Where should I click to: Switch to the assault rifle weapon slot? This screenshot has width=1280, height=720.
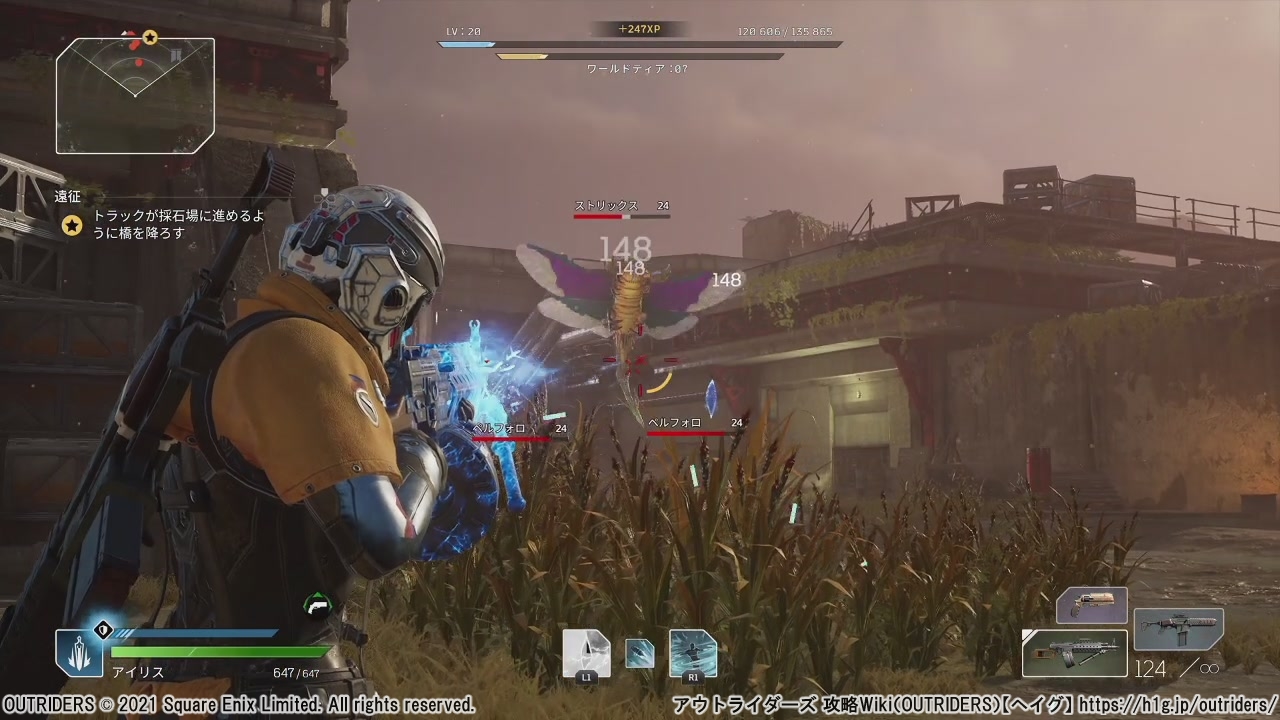1178,629
